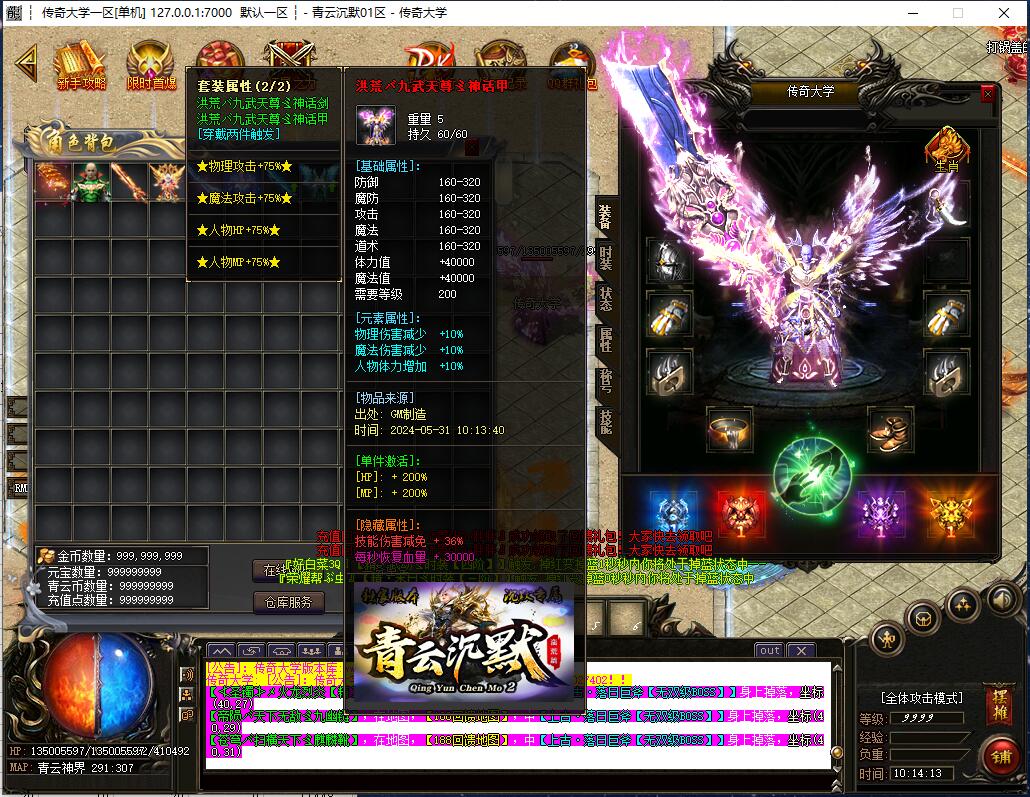Select the gold belt equipment slot
The width and height of the screenshot is (1030, 797).
[x=729, y=429]
